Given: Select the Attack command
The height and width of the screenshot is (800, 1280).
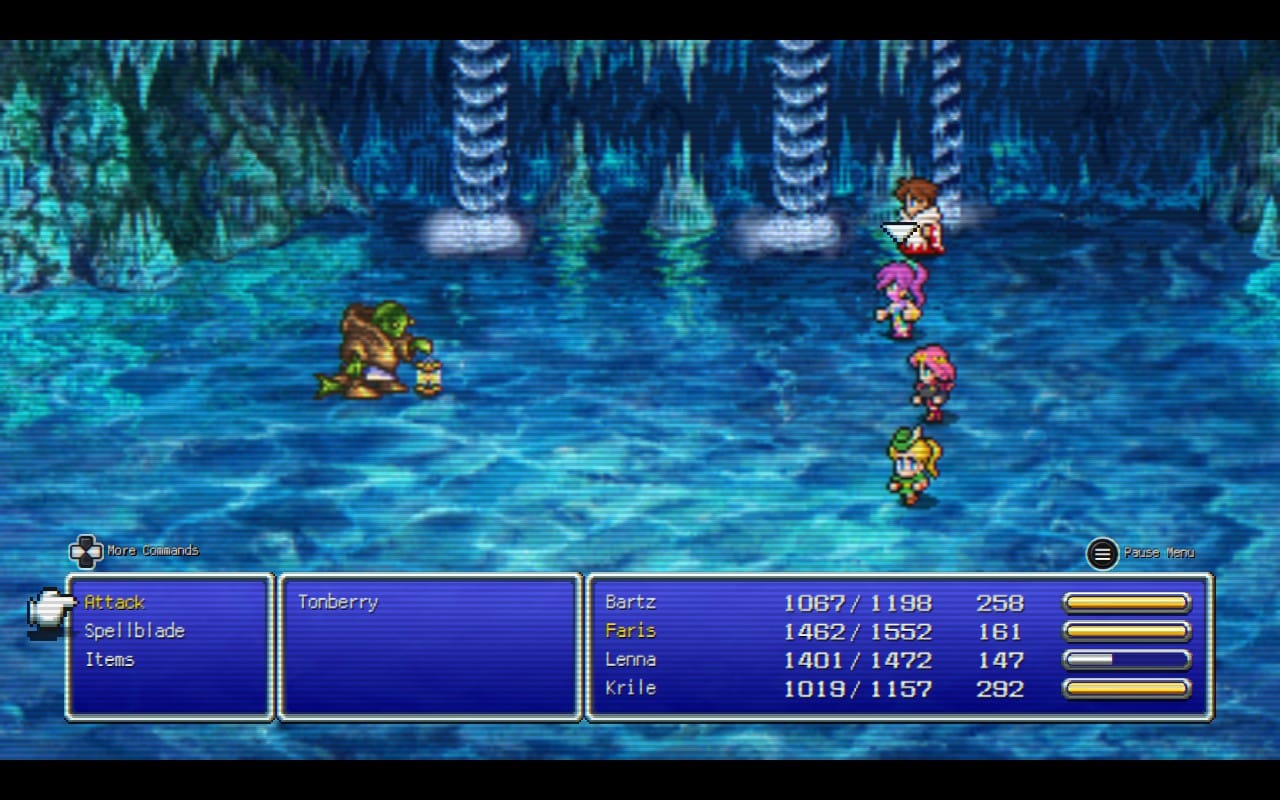Looking at the screenshot, I should pos(115,602).
